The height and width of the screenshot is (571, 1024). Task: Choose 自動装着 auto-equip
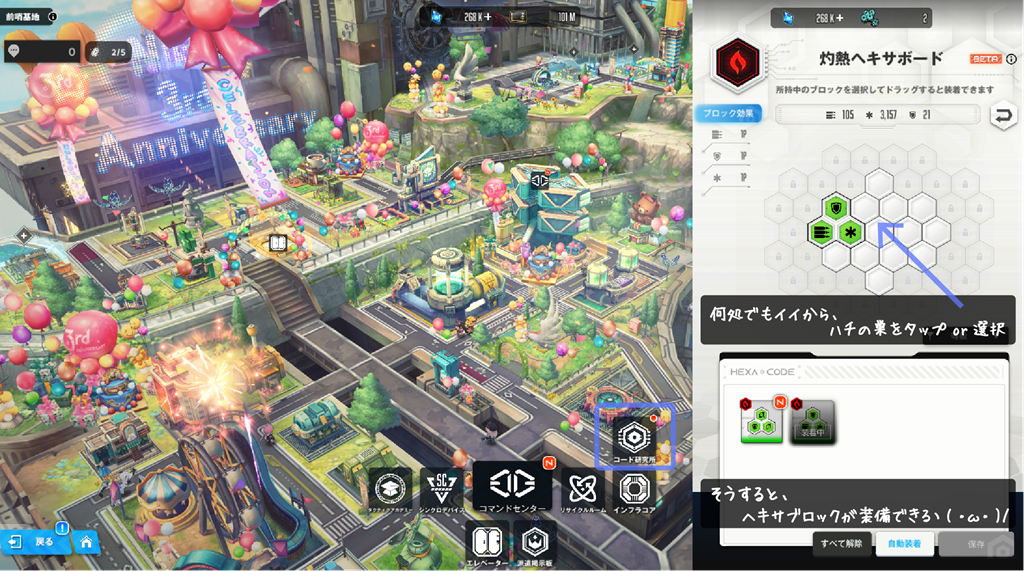pyautogui.click(x=903, y=544)
